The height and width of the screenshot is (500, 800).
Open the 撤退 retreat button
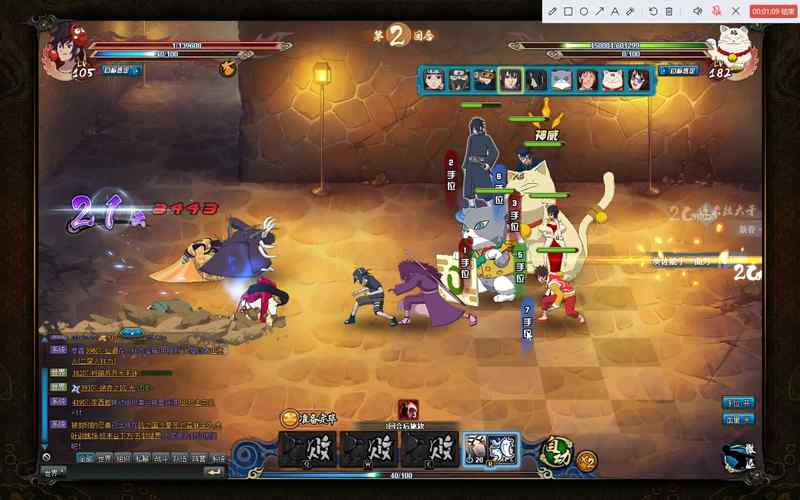pyautogui.click(x=739, y=456)
